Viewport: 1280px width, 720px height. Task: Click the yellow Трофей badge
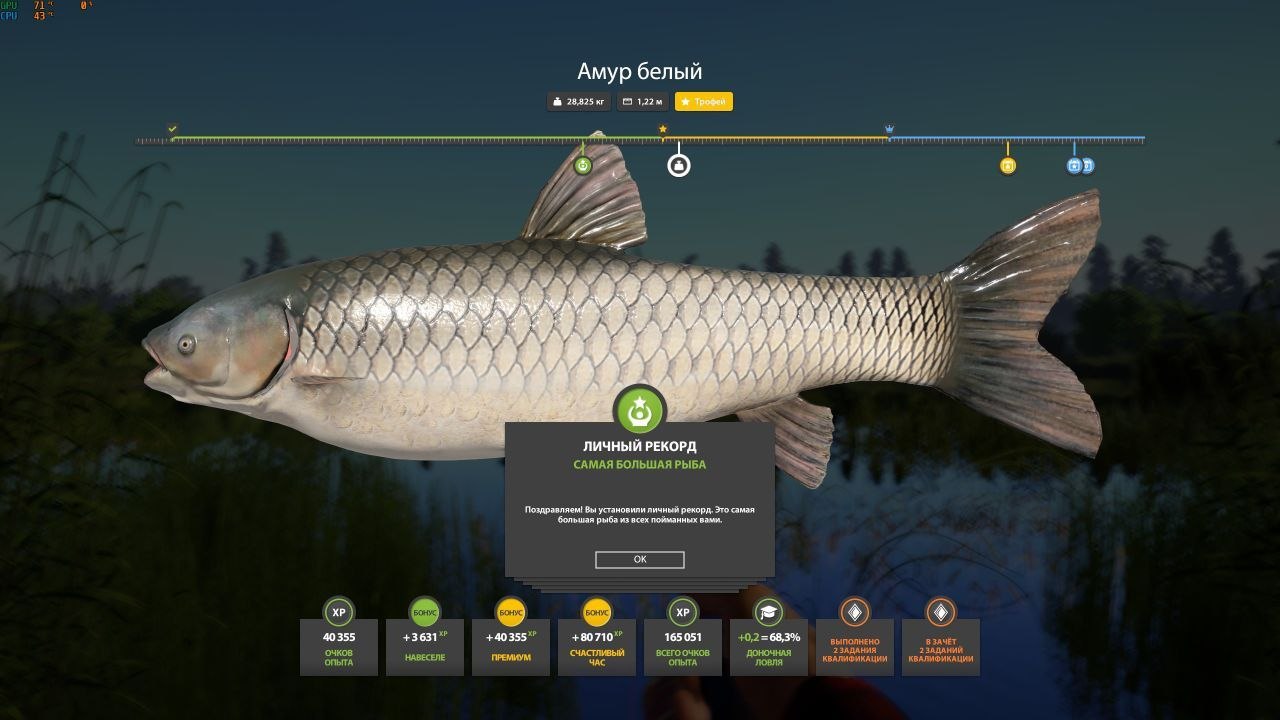click(704, 102)
